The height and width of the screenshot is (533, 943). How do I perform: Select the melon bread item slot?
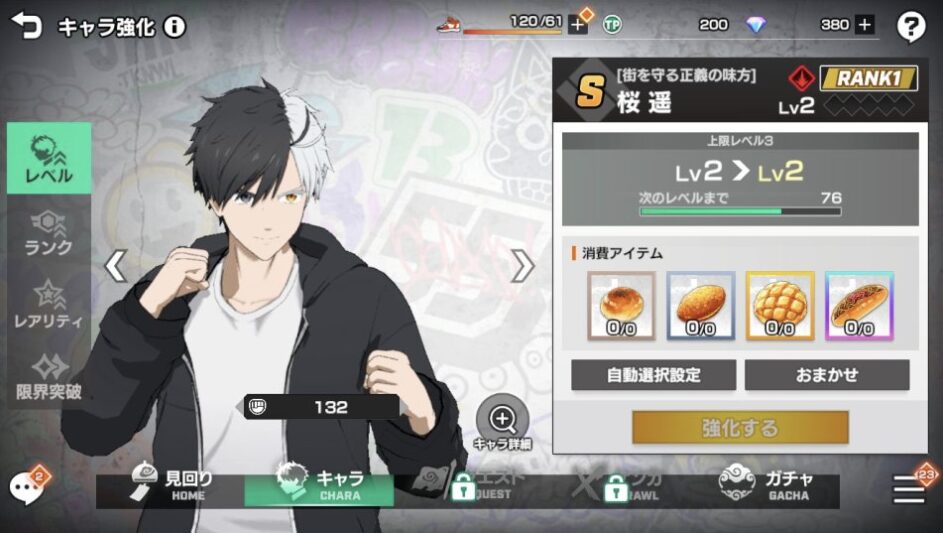pyautogui.click(x=780, y=305)
